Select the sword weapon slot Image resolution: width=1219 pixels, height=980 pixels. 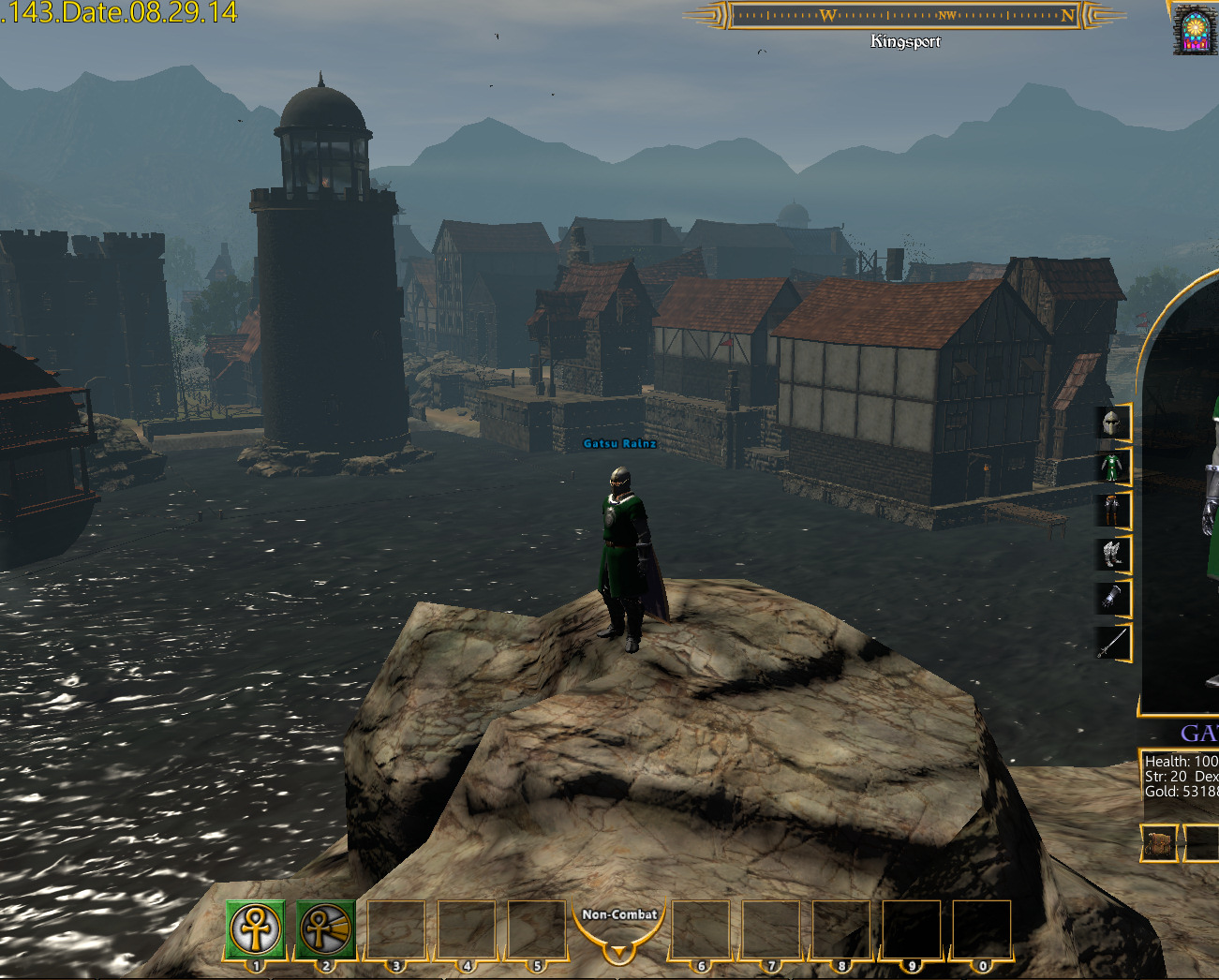pyautogui.click(x=1112, y=643)
